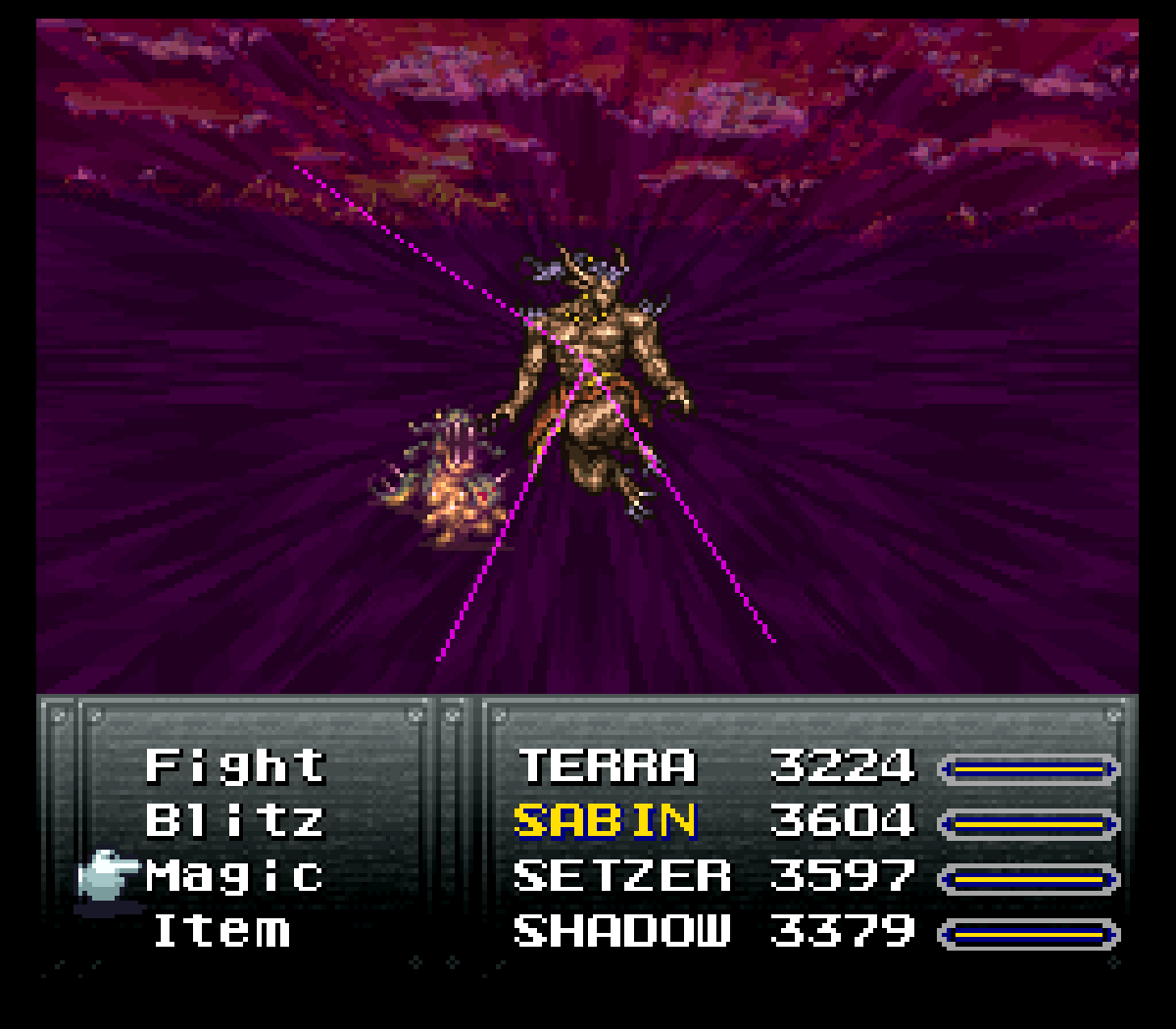
Task: Pick SETZER in the party list
Action: [x=622, y=875]
